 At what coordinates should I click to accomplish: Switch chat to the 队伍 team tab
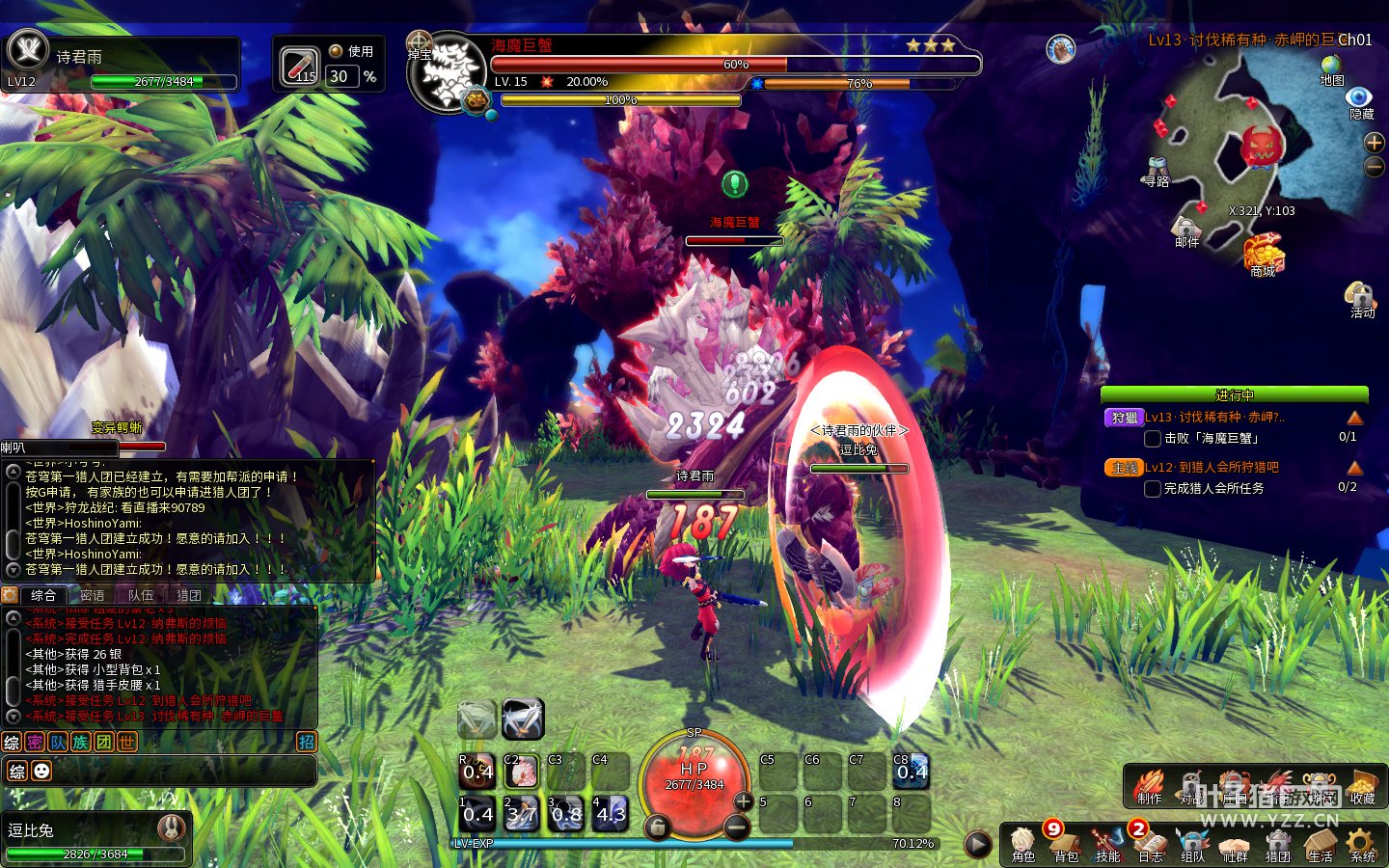(x=141, y=595)
